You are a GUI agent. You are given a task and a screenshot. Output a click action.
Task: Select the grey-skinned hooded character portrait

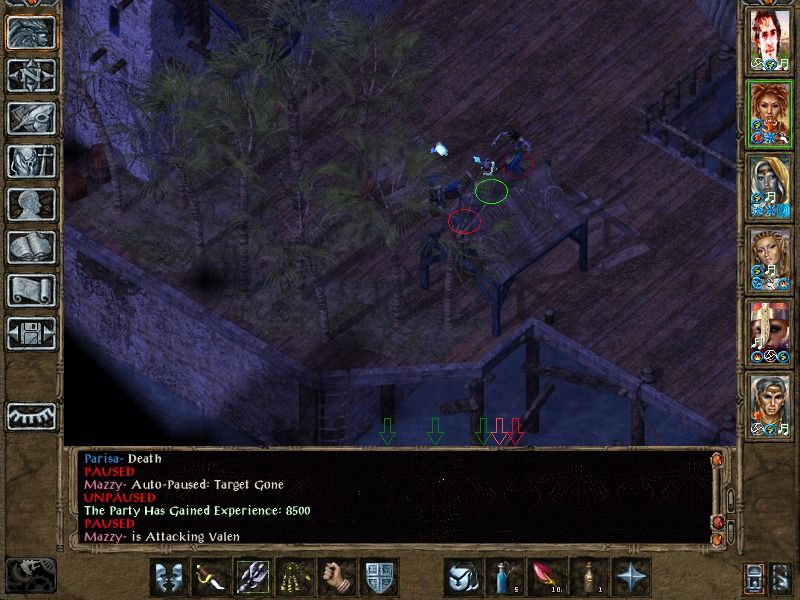point(769,184)
